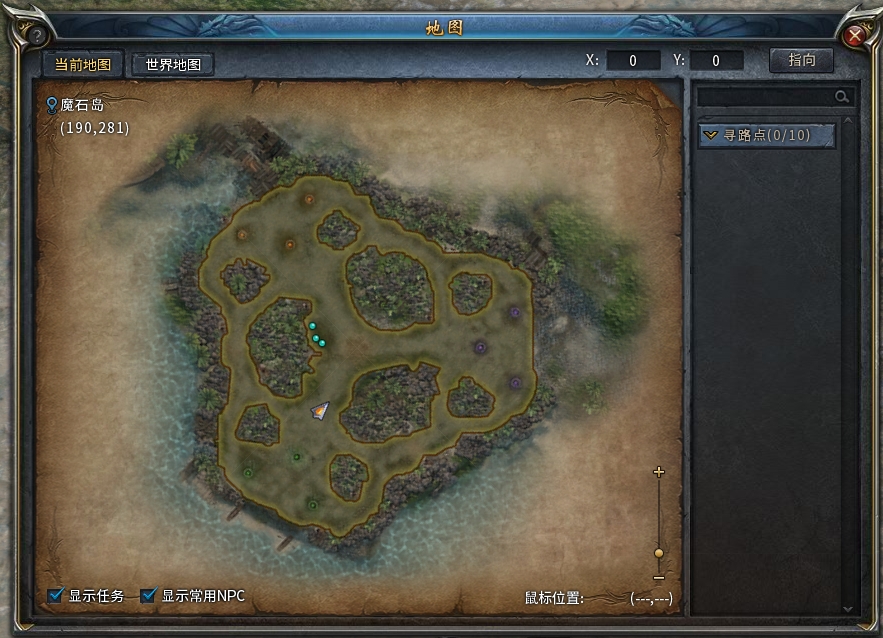
Task: Click the search magnifier icon
Action: click(842, 97)
